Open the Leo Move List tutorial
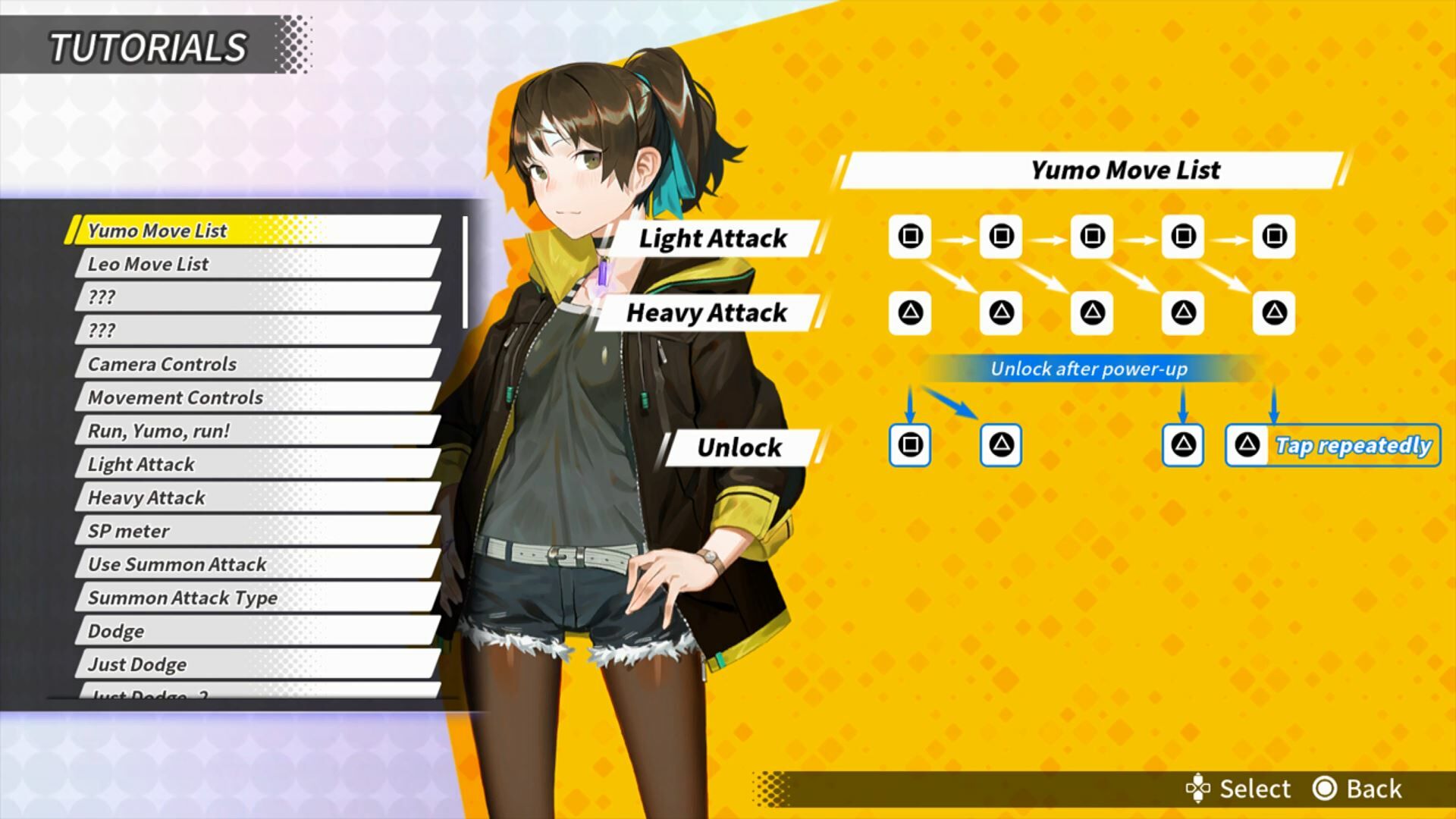 click(256, 264)
